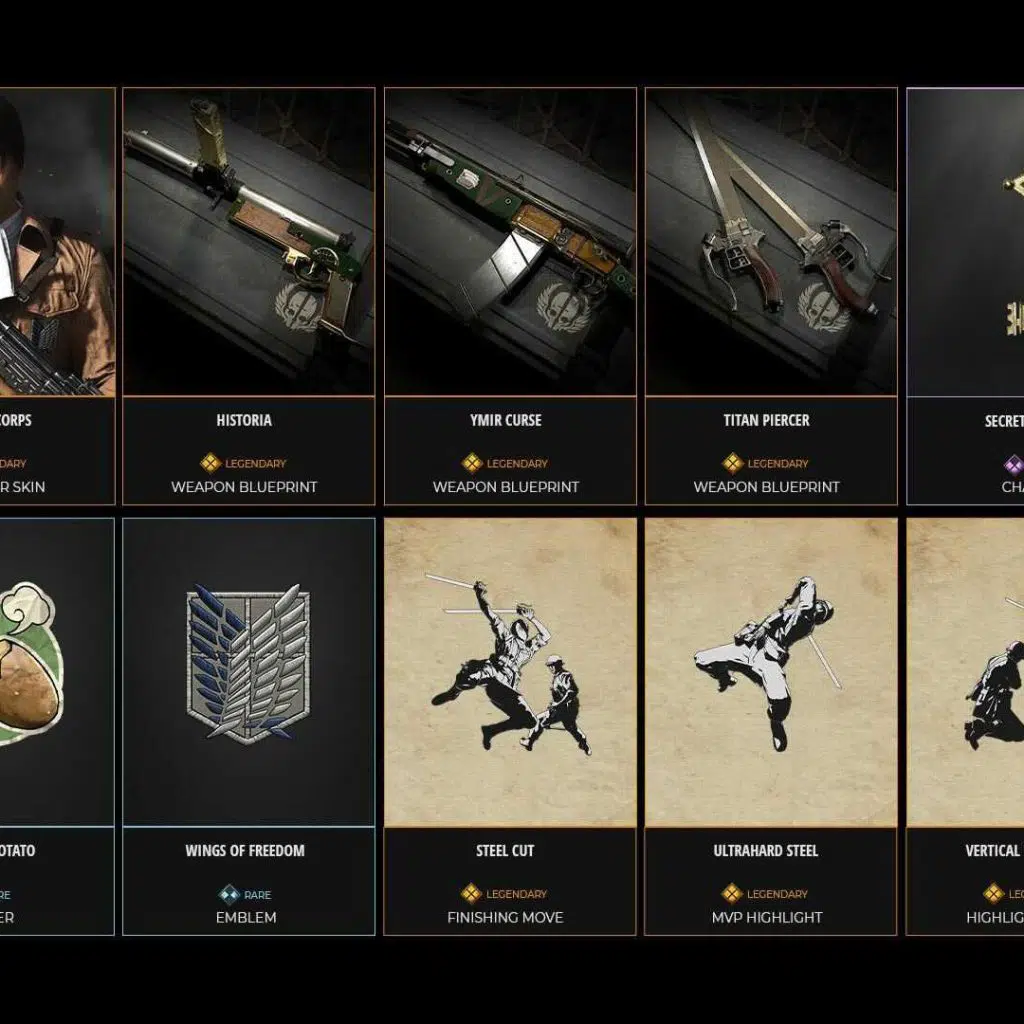Select the Historia weapon blueprint card
This screenshot has width=1024, height=1024.
click(x=248, y=296)
